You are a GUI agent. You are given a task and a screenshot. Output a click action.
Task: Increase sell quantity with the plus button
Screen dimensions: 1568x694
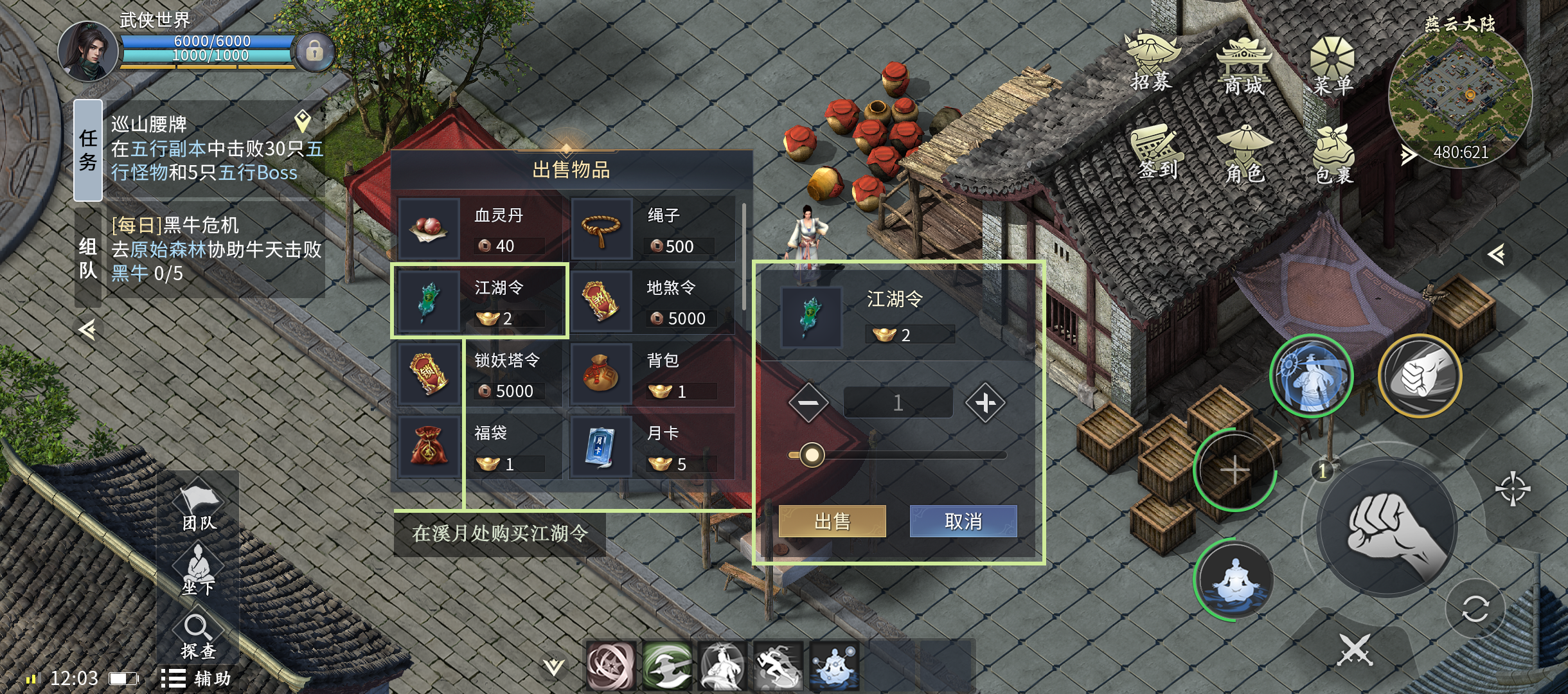[985, 403]
